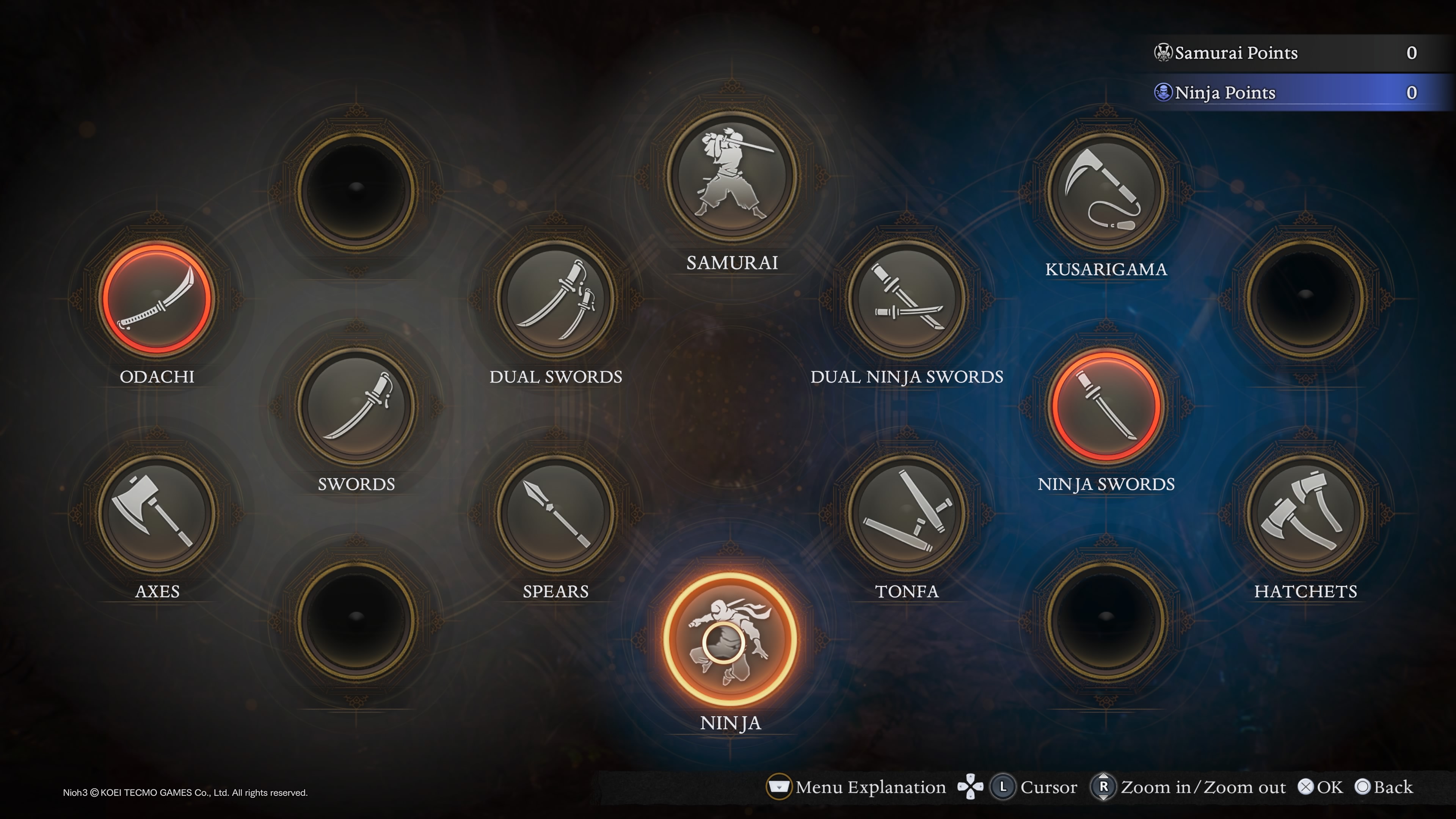
Task: Open the Swords skill node
Action: pyautogui.click(x=356, y=406)
